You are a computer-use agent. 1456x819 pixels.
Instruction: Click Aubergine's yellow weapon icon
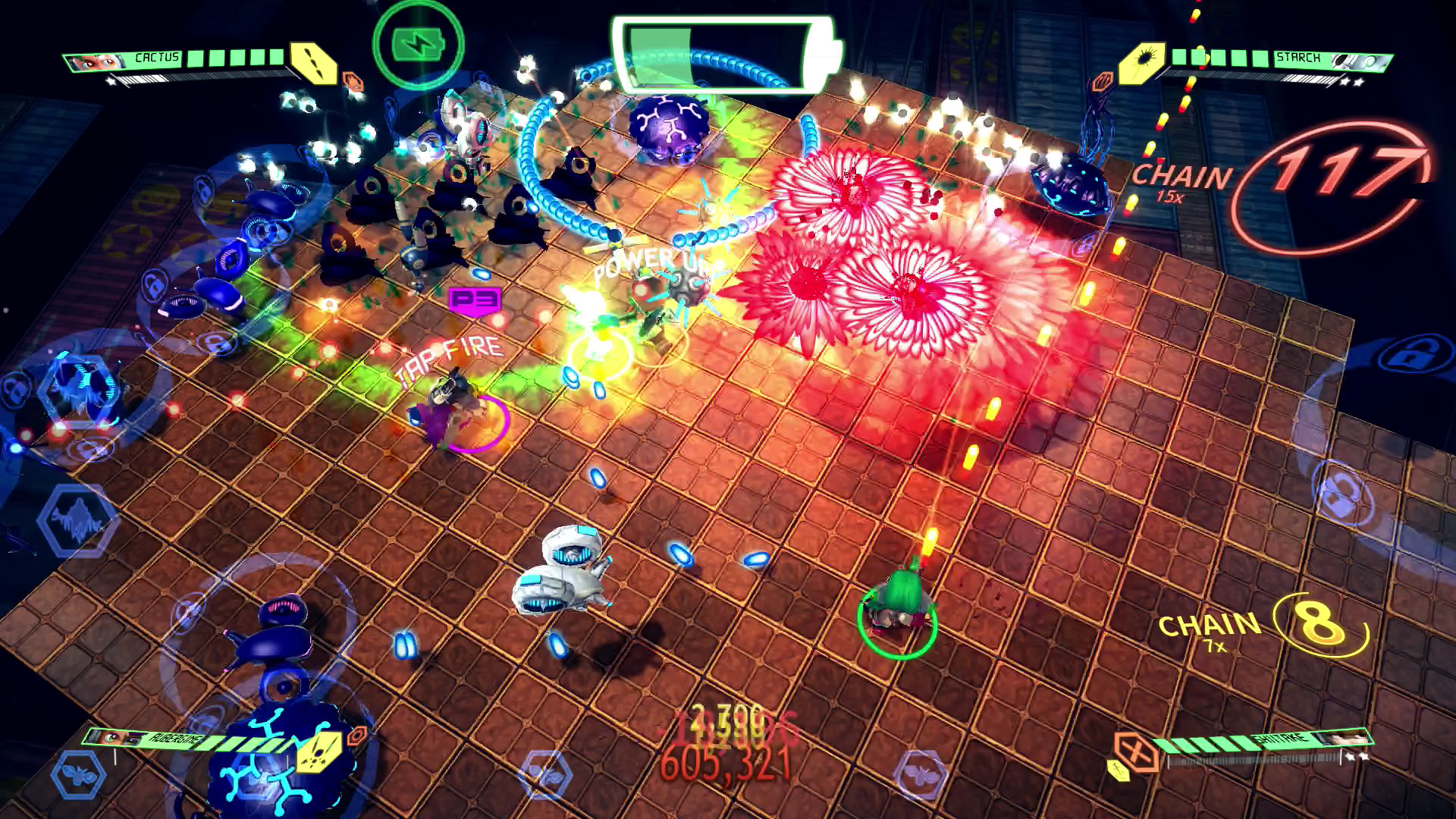click(x=319, y=752)
